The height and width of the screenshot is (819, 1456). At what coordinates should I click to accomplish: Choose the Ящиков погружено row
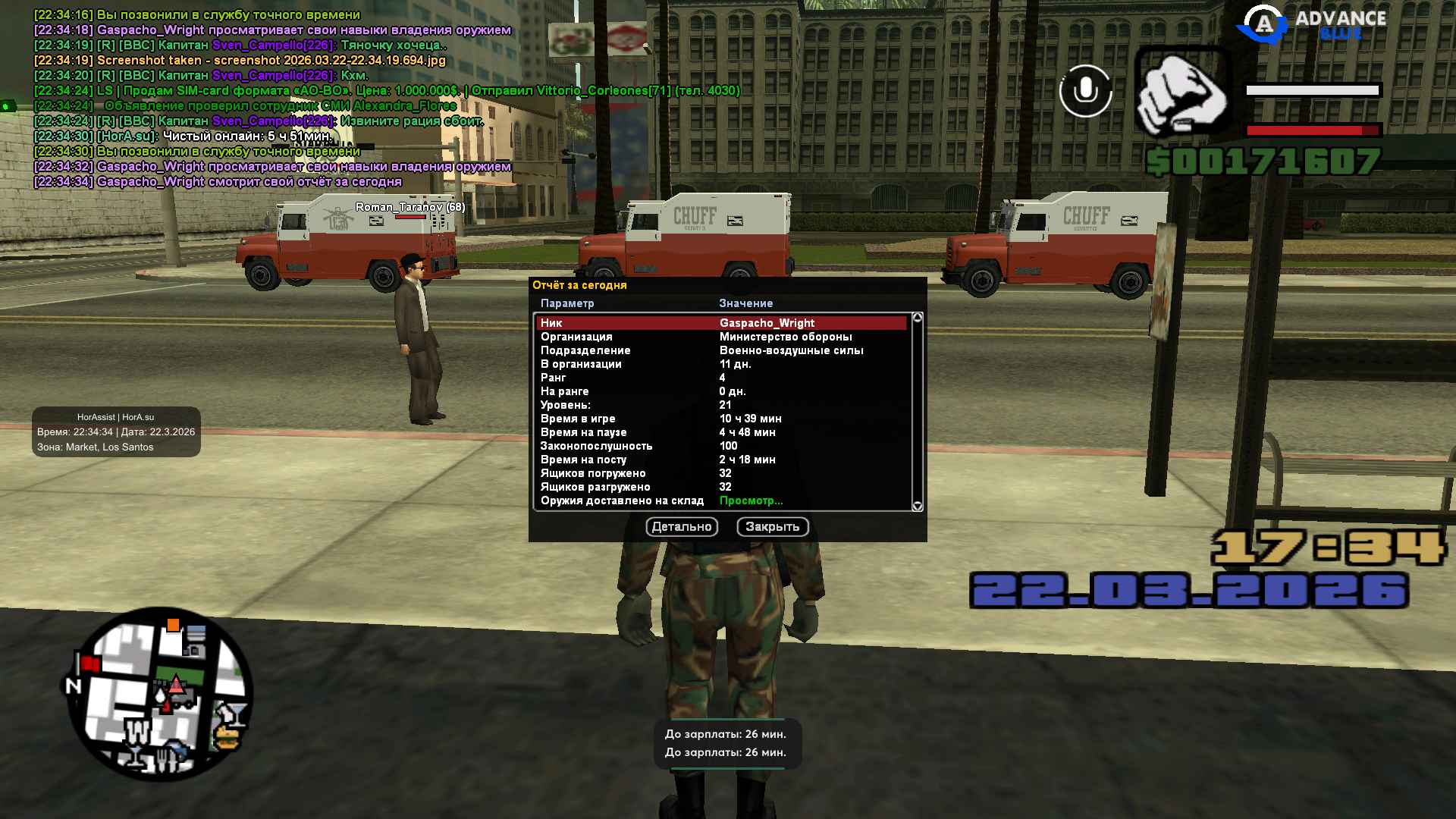(x=720, y=473)
